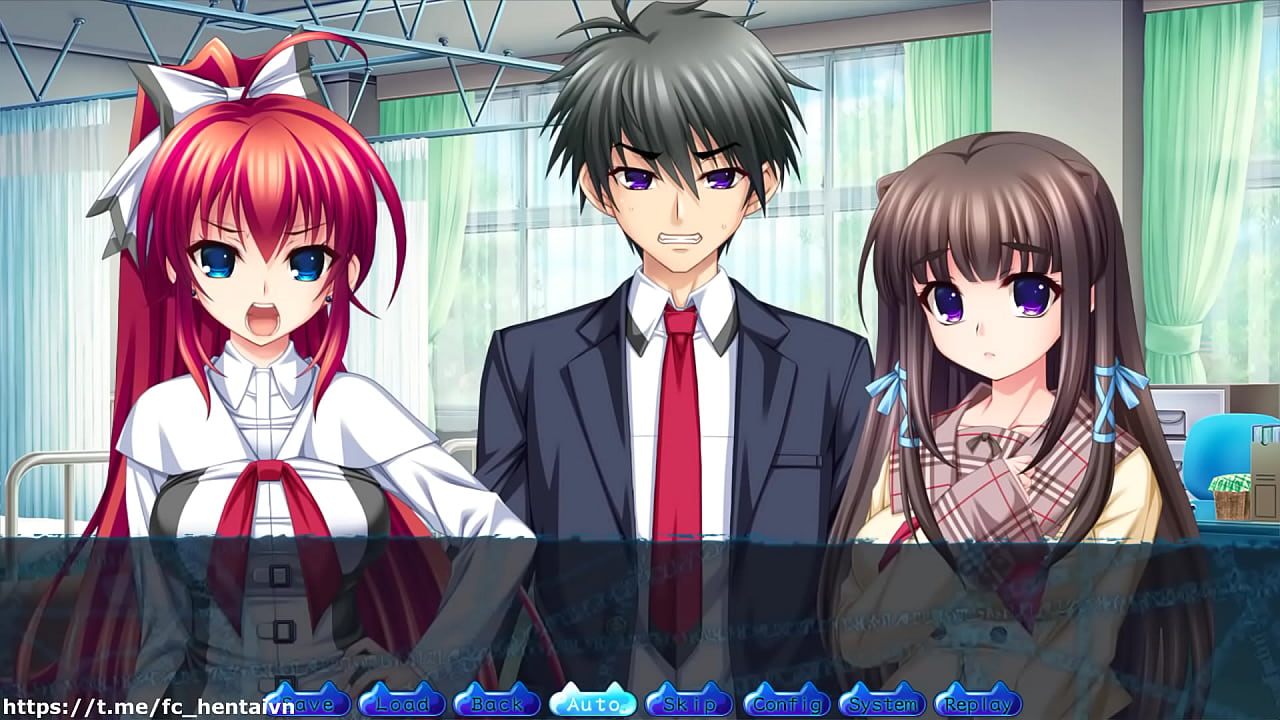Open the Load screen
Screen dimensions: 1280x720
(401, 704)
